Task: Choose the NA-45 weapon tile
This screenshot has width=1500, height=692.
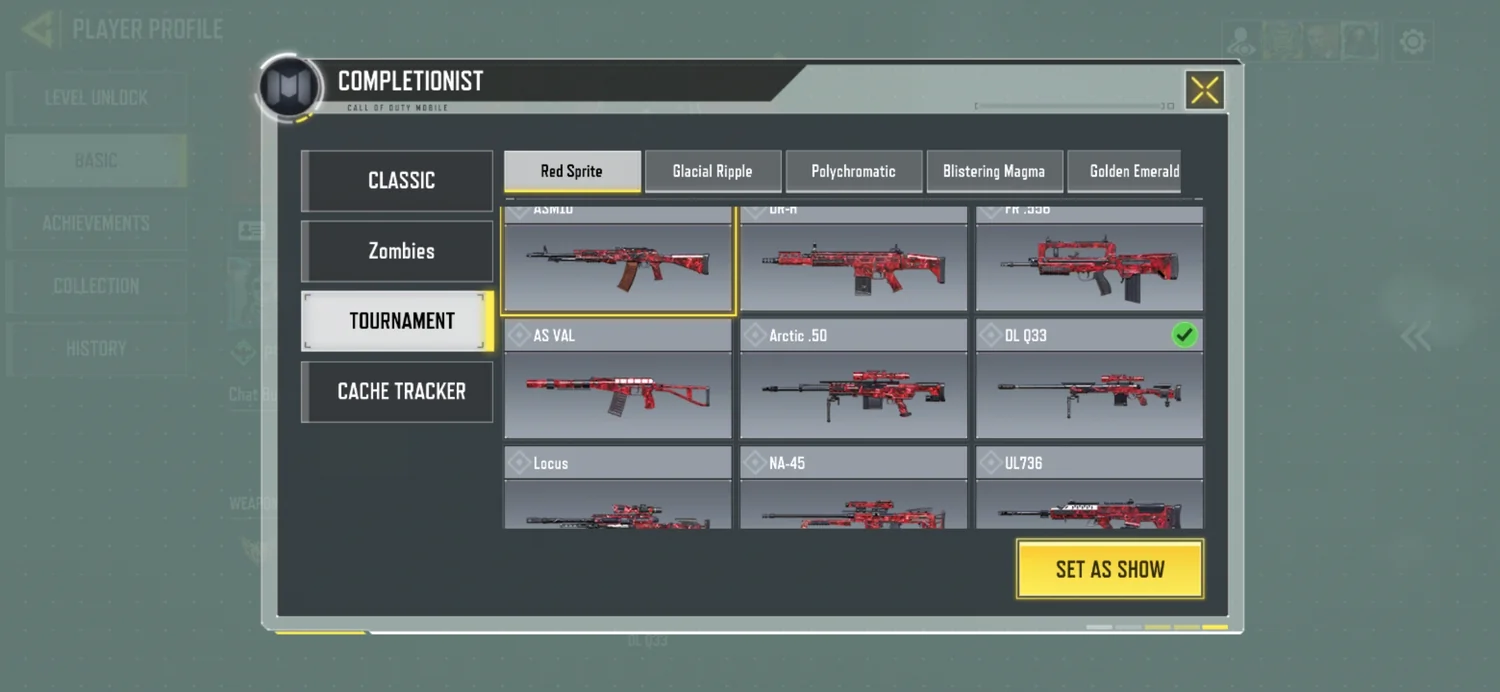Action: 854,488
